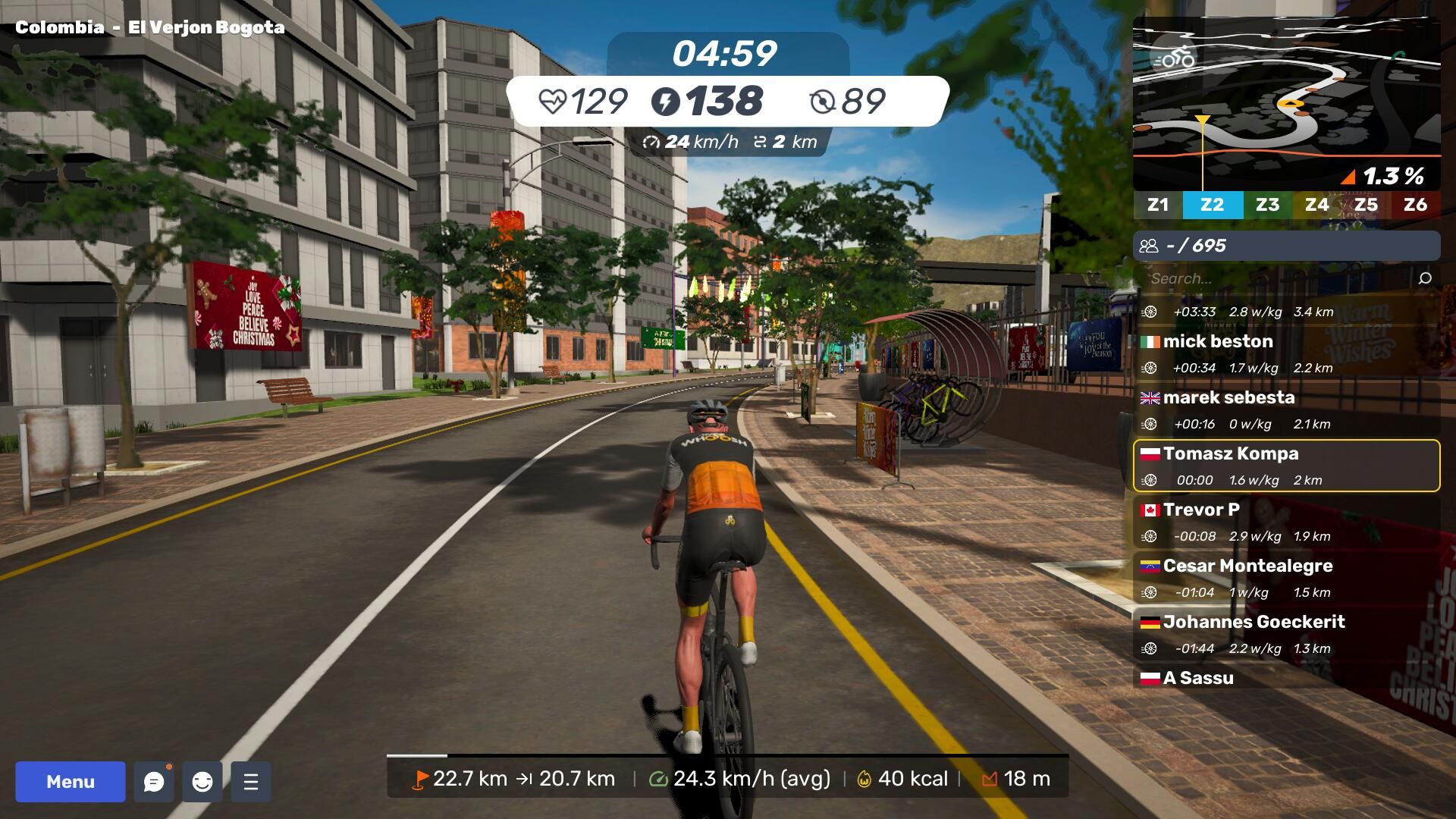The width and height of the screenshot is (1456, 819).
Task: Open the chat speech bubble icon
Action: click(x=154, y=782)
